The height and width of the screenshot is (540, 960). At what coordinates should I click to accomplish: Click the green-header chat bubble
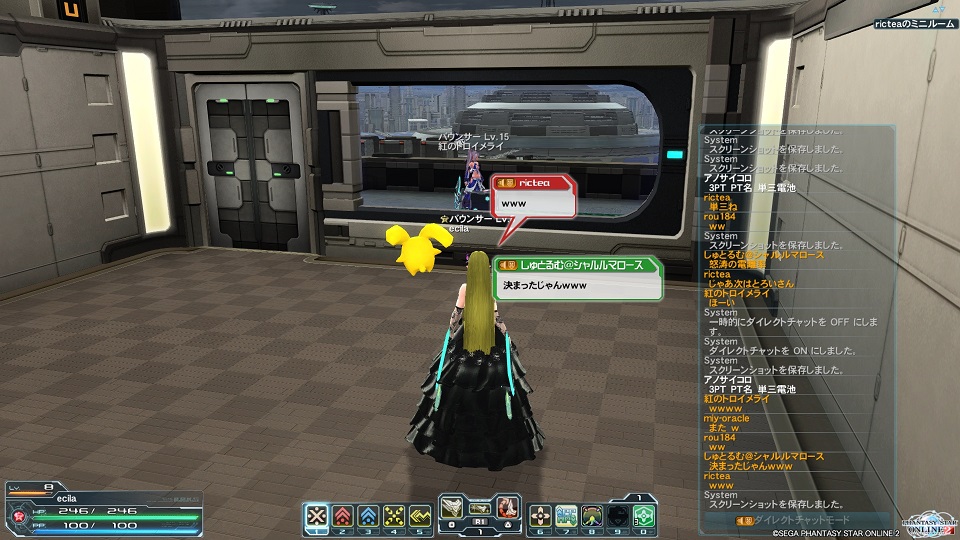click(577, 279)
